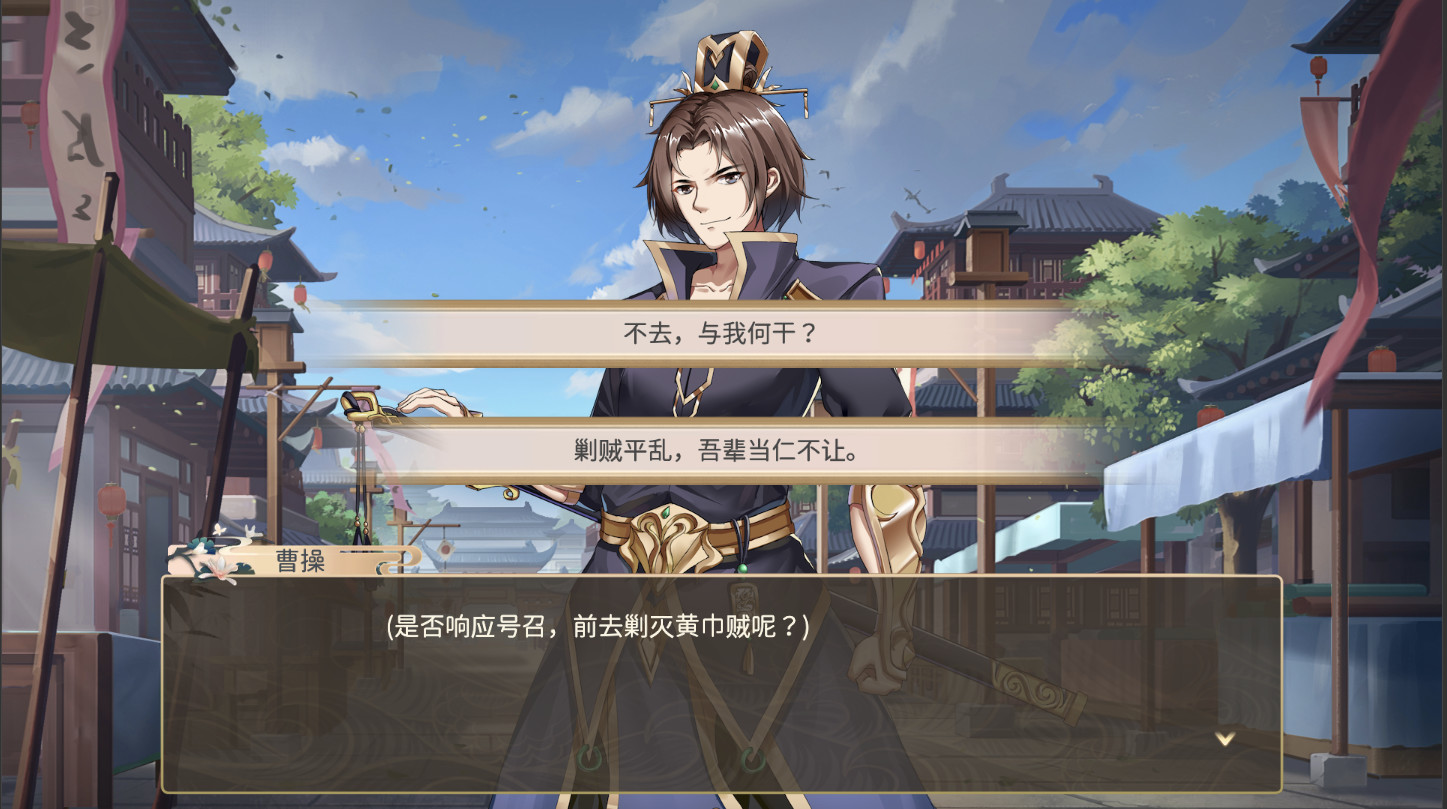The image size is (1447, 809).
Task: Click the jade ring on Cao Cao's belt
Action: 742,567
